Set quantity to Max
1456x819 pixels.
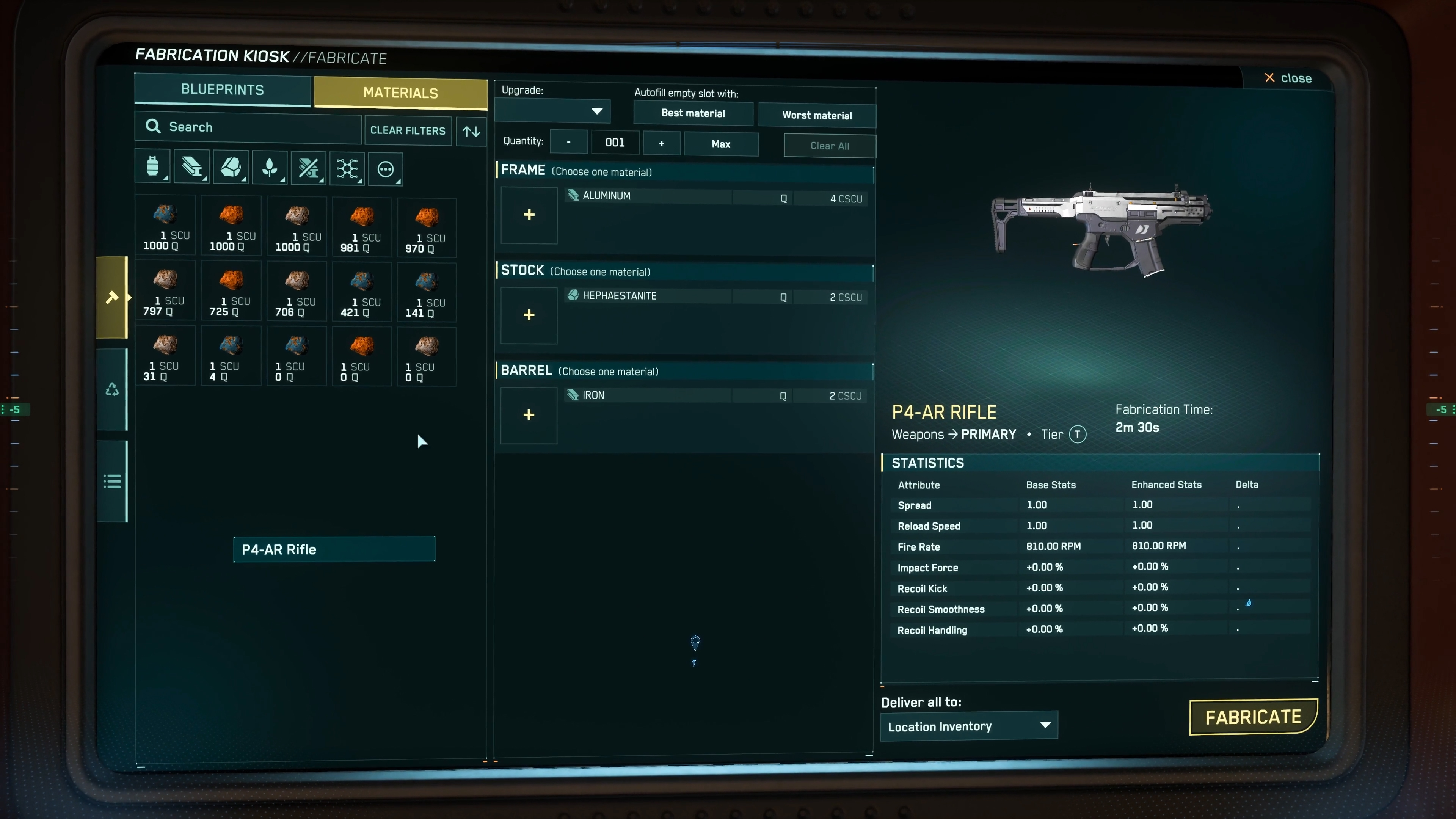tap(721, 144)
